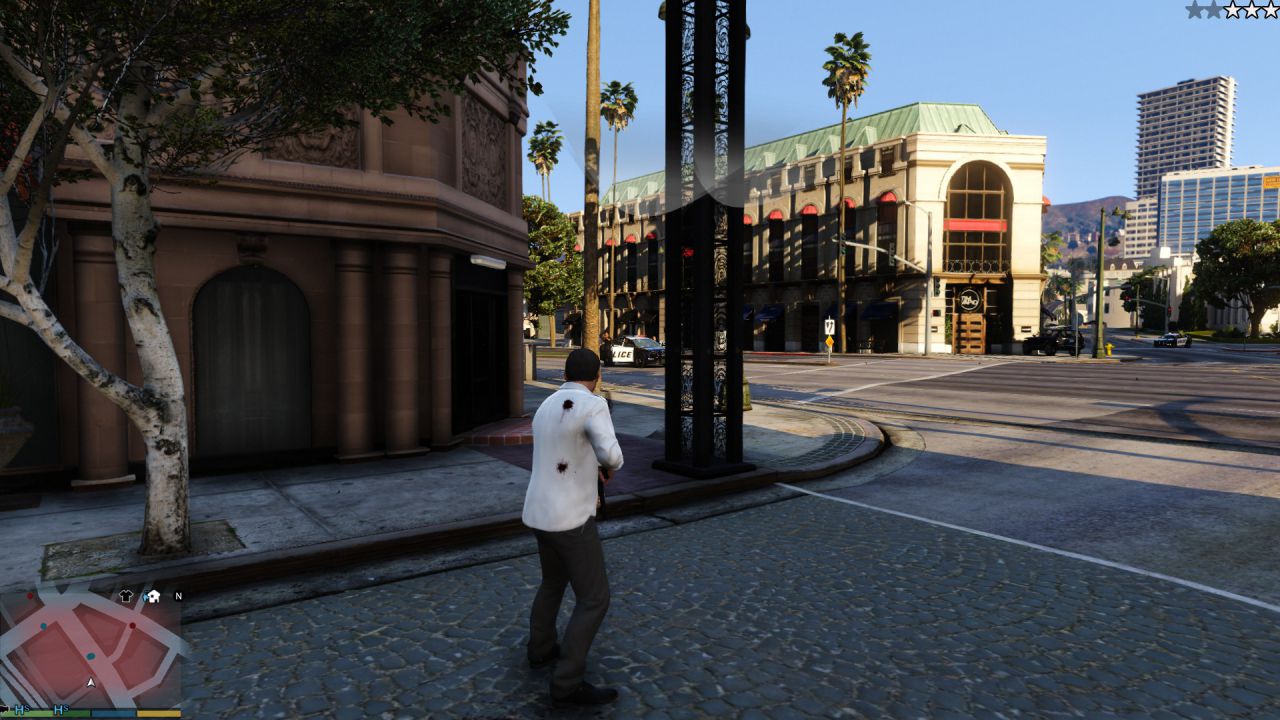Screen dimensions: 1280x720
Task: Select the clothing store shirt blip
Action: (126, 596)
